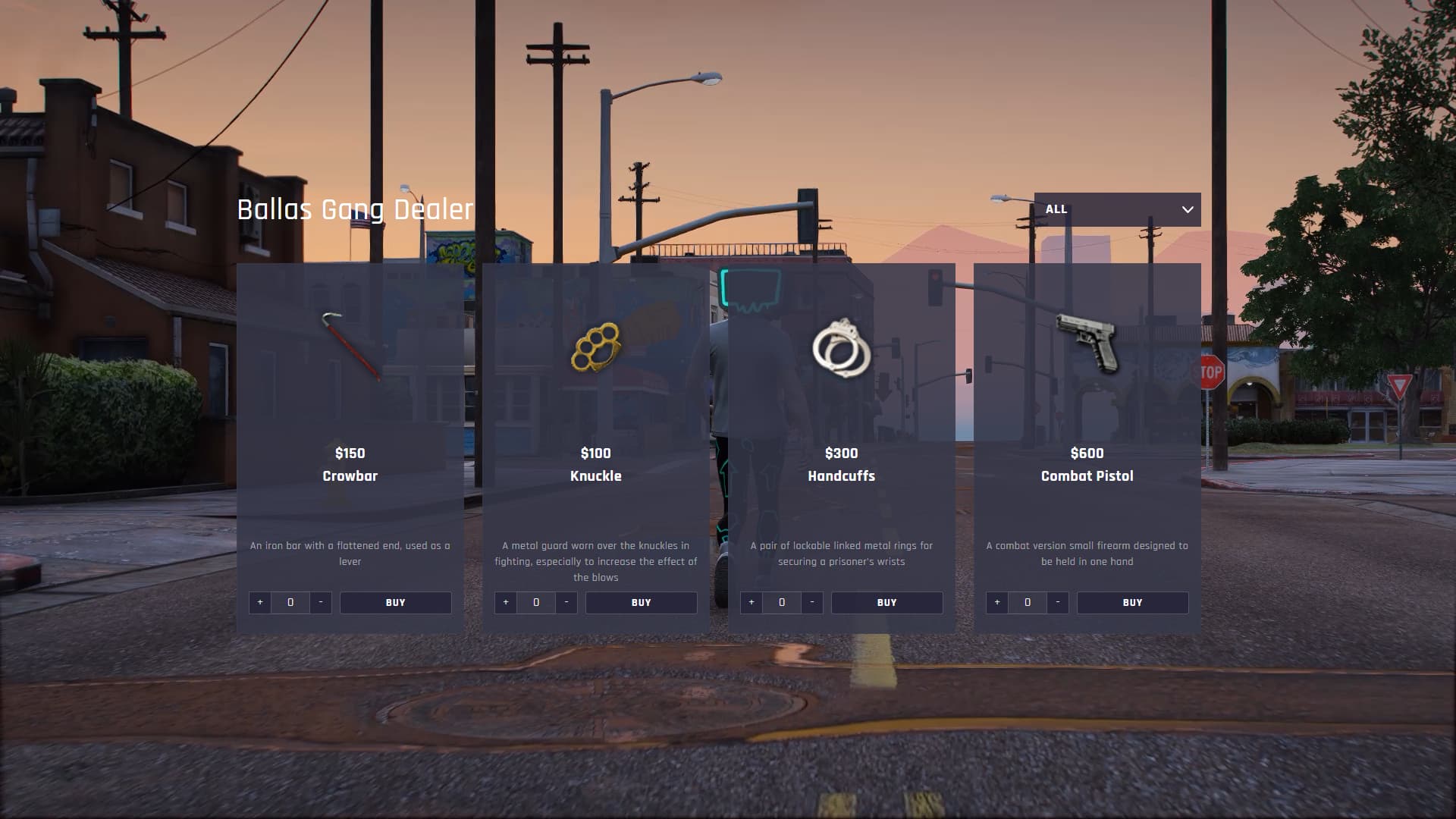Viewport: 1456px width, 819px height.
Task: Click the Ballas Gang Dealer title
Action: 354,210
